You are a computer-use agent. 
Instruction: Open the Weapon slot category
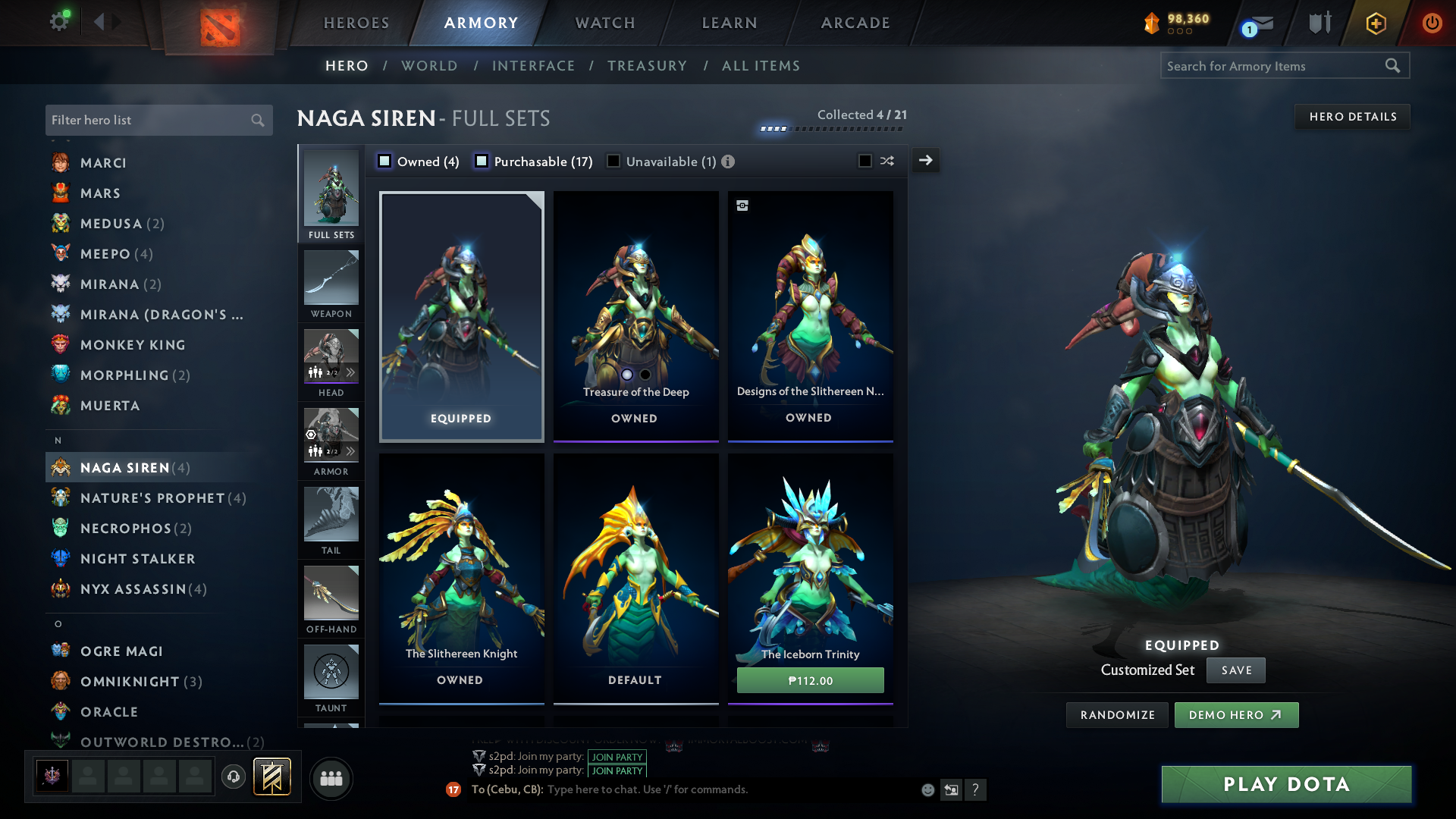point(331,284)
